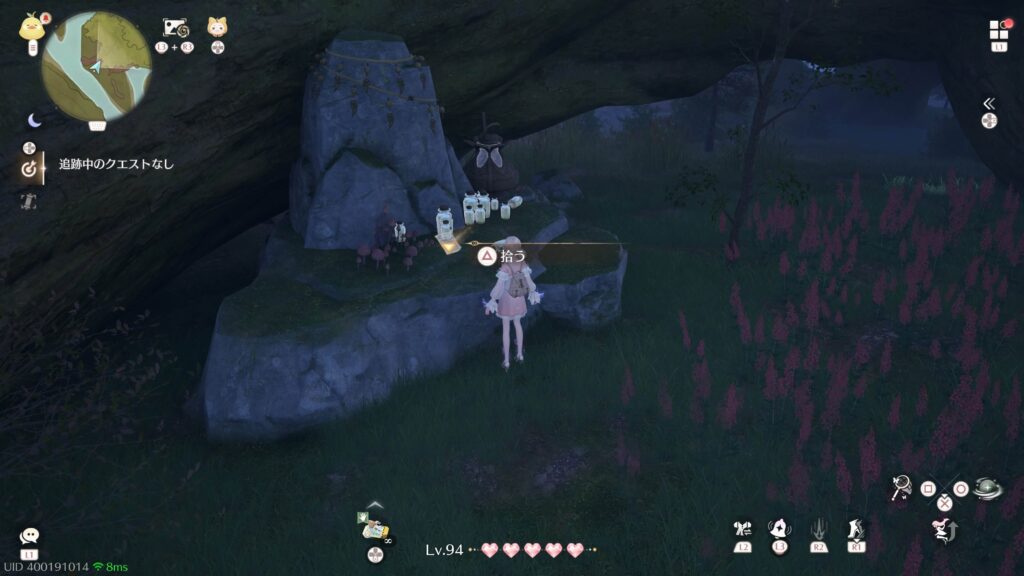Activate the high-heel boot ability icon

coord(856,529)
